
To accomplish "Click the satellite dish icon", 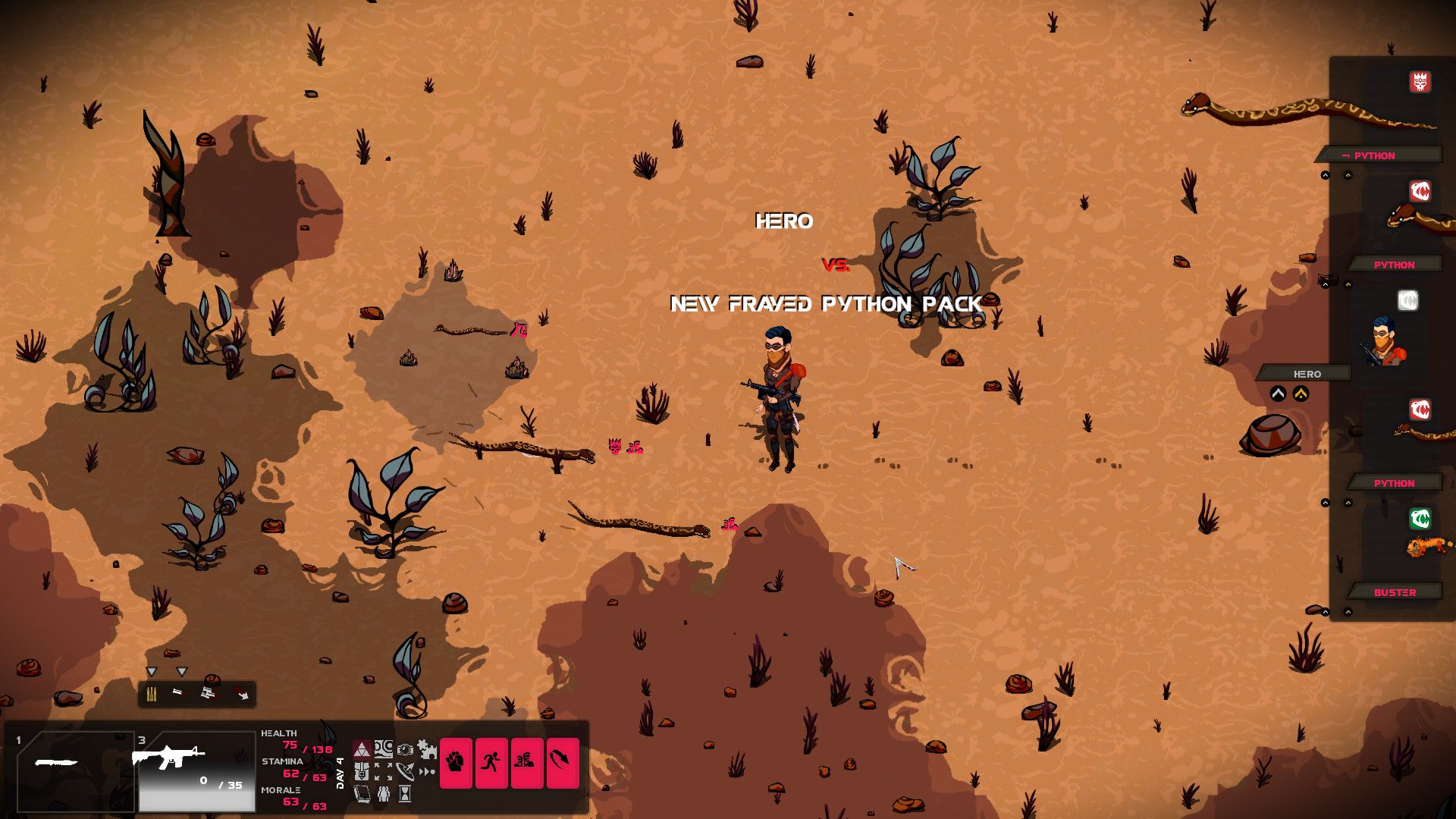I will (406, 772).
